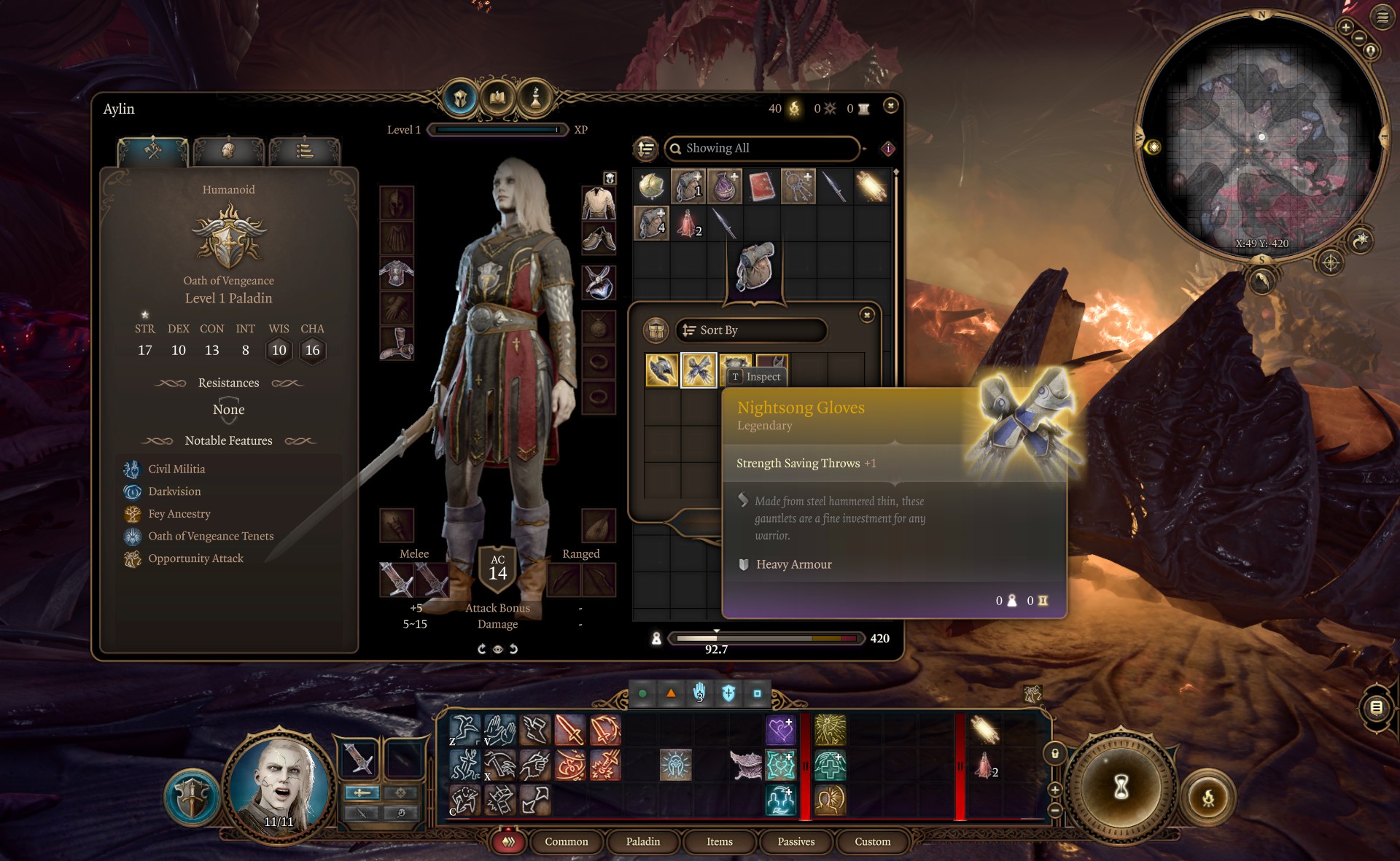Inspect the Opportunity Attack feature
The image size is (1400, 861).
(195, 558)
